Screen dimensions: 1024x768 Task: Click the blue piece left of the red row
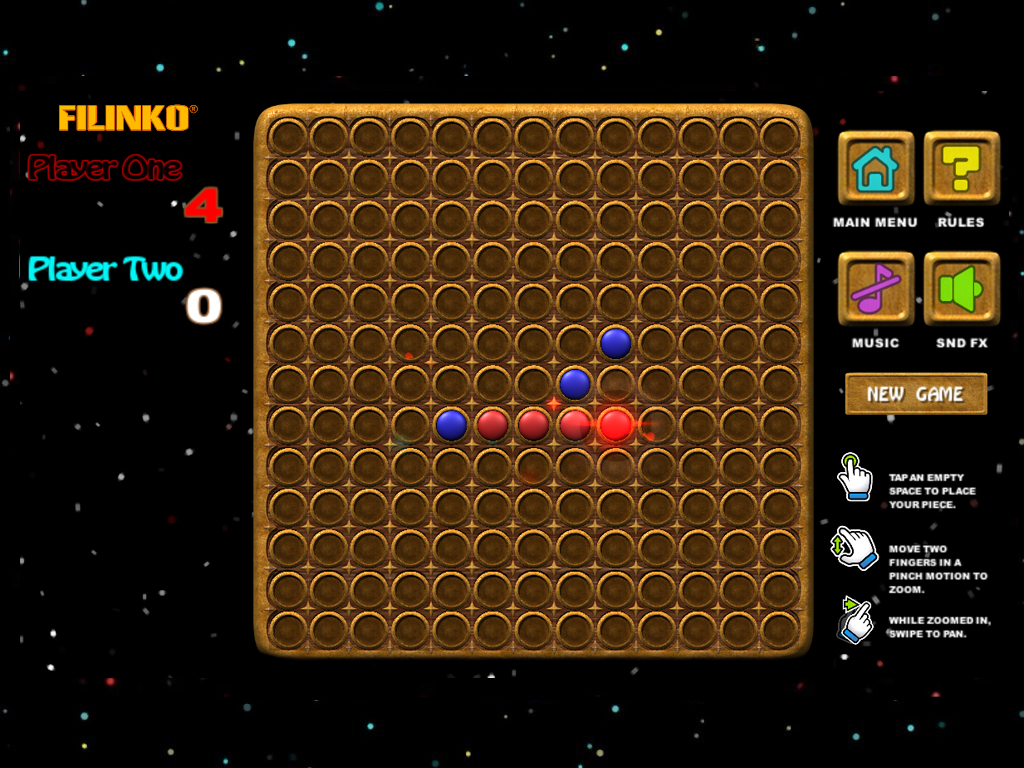pyautogui.click(x=451, y=425)
